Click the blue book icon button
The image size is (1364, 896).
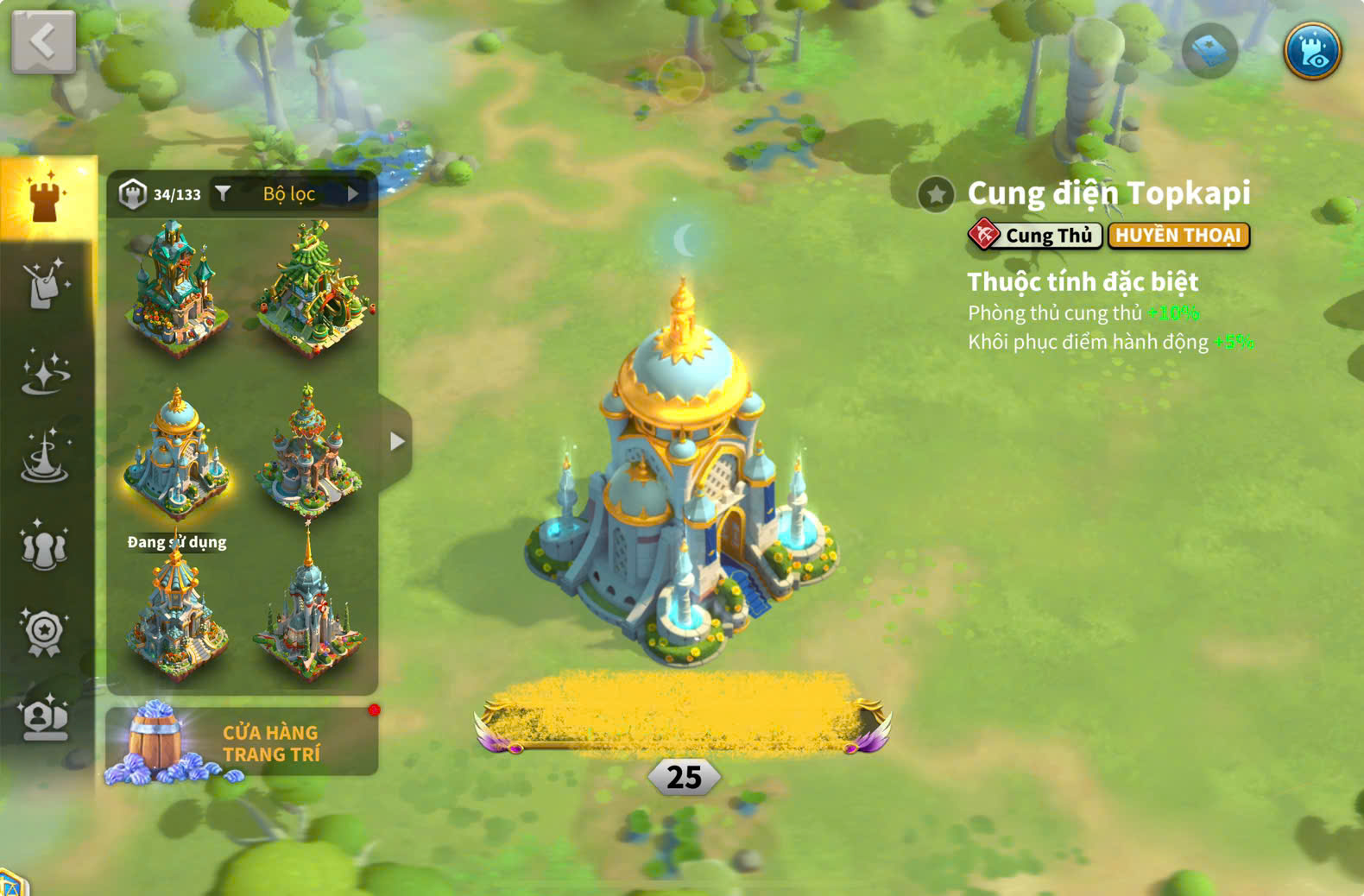(1209, 52)
